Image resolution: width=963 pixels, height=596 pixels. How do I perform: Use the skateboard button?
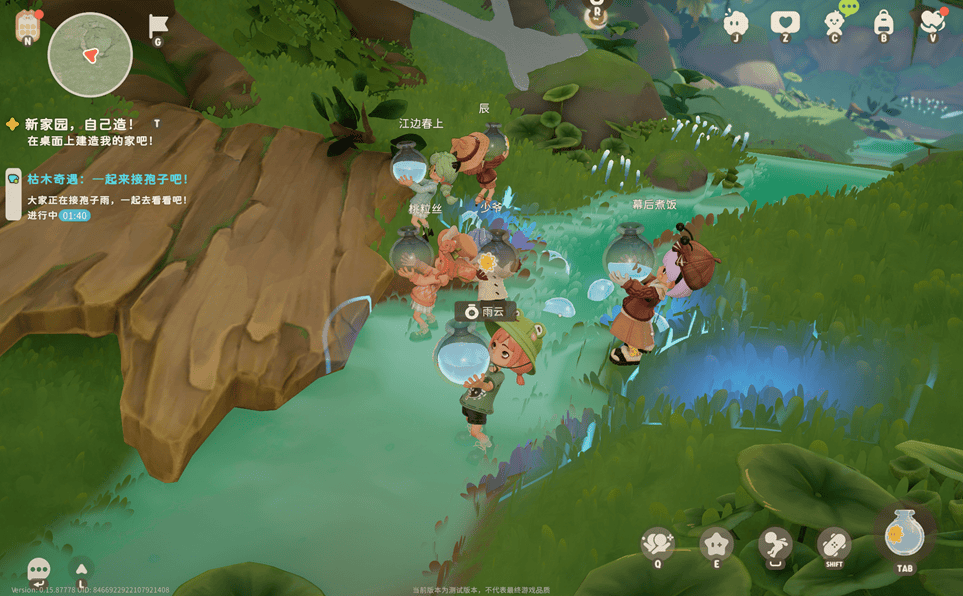tap(833, 543)
